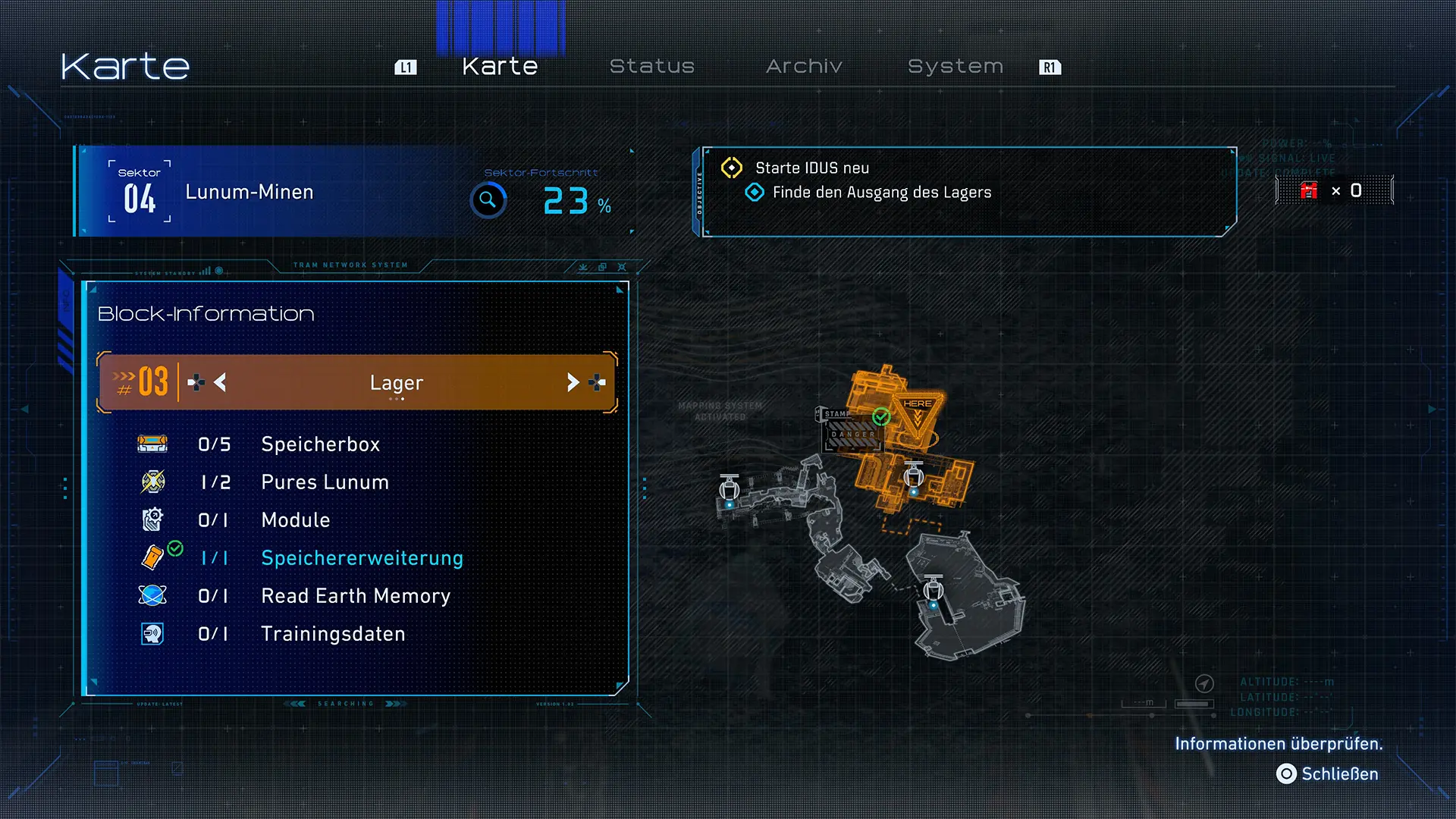Click the sector progress magnifier icon
This screenshot has width=1456, height=819.
point(488,201)
